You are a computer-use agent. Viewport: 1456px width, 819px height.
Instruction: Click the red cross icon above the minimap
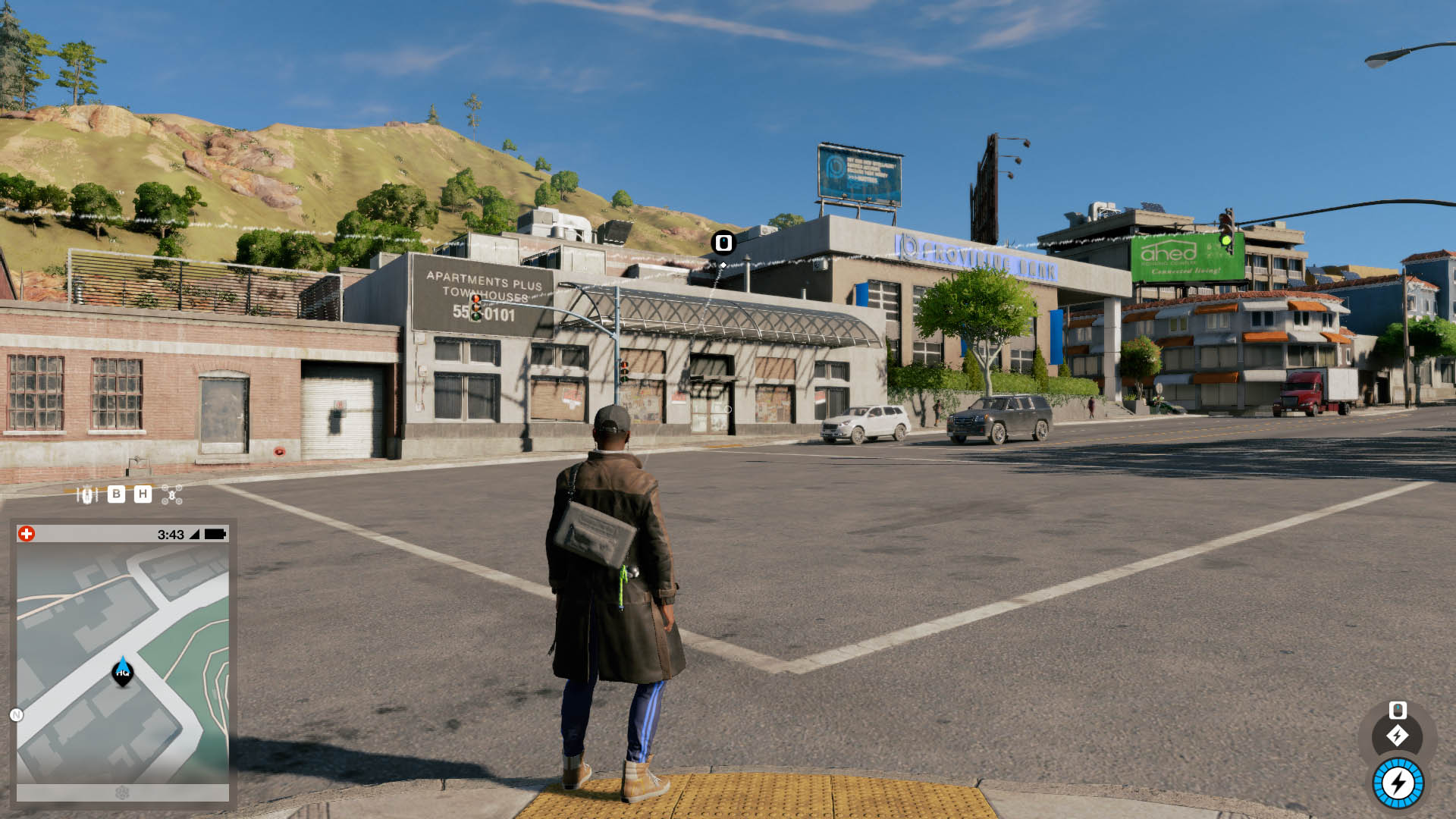coord(27,534)
